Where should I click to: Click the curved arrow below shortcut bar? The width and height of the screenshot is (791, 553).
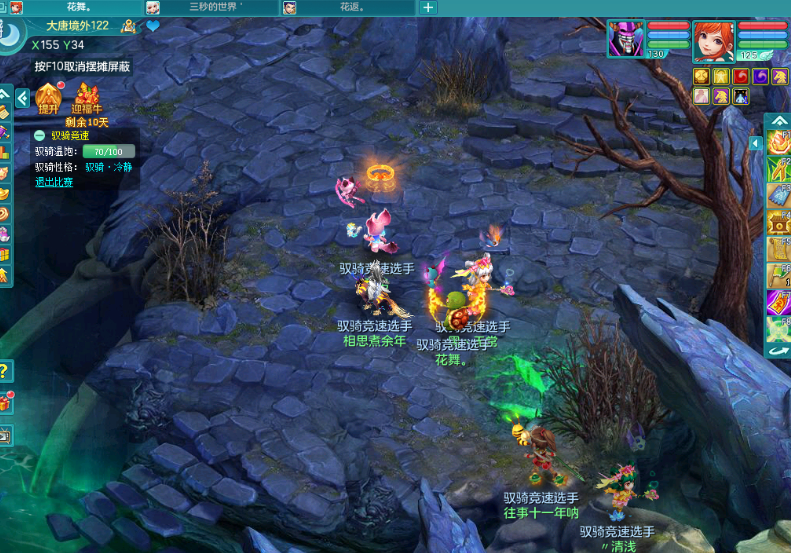click(x=779, y=351)
